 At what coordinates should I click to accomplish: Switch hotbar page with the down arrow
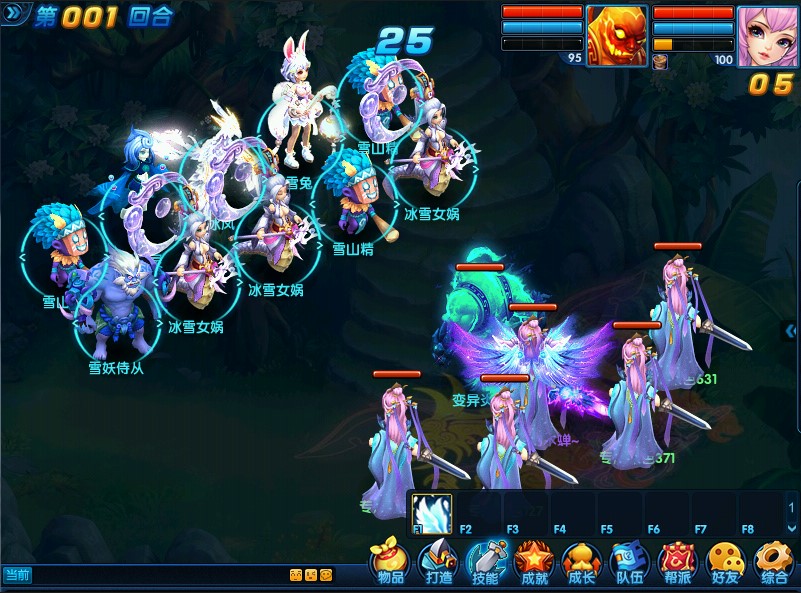tap(792, 527)
